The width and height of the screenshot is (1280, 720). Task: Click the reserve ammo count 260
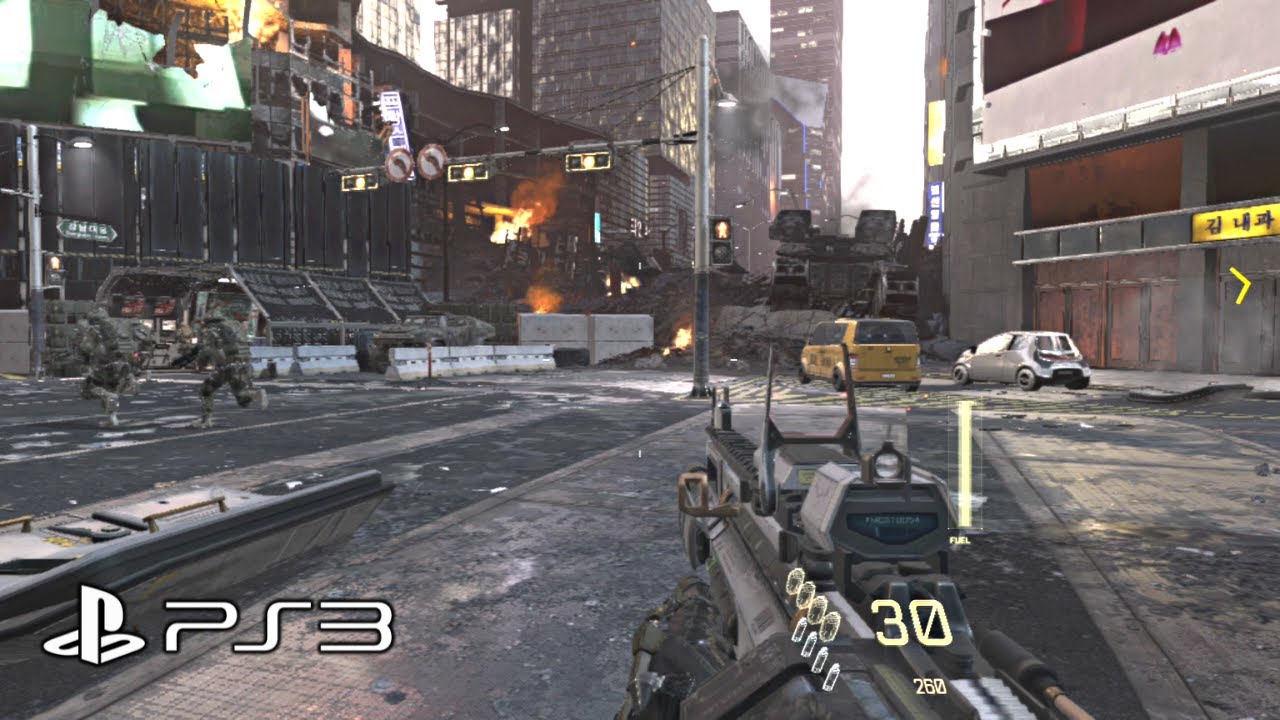pos(931,687)
